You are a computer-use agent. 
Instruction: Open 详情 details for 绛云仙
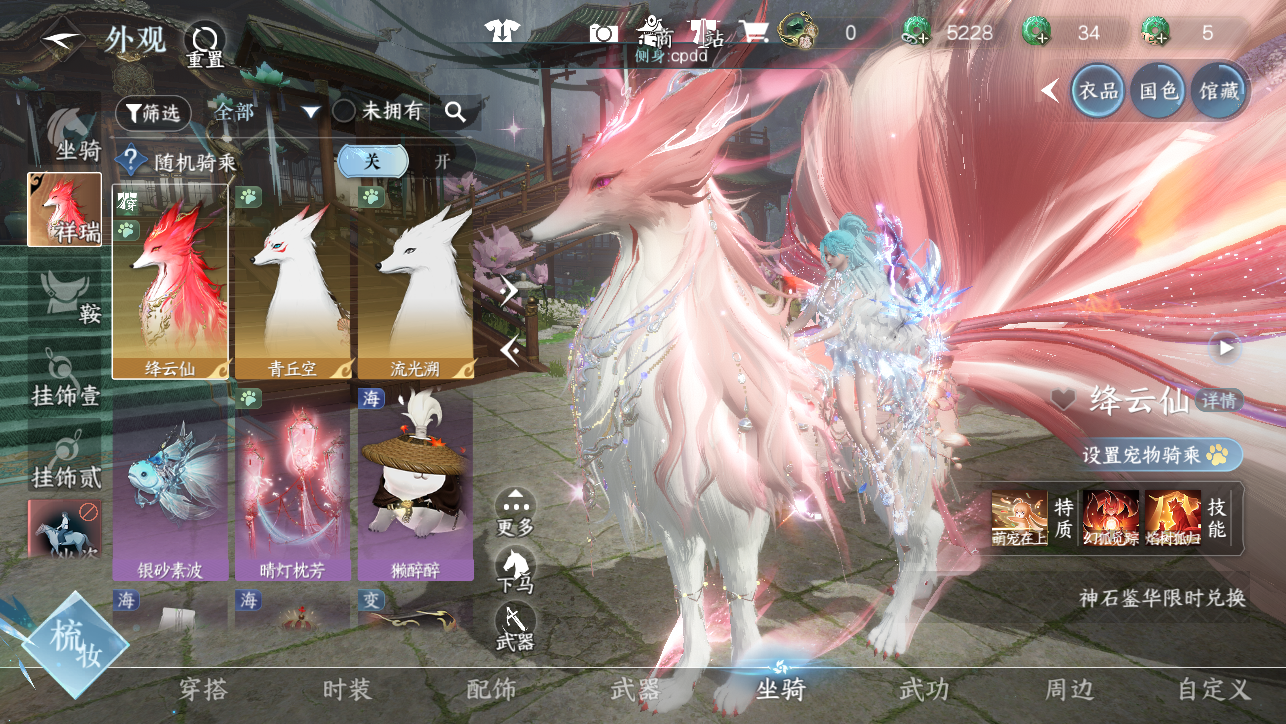coord(1220,400)
